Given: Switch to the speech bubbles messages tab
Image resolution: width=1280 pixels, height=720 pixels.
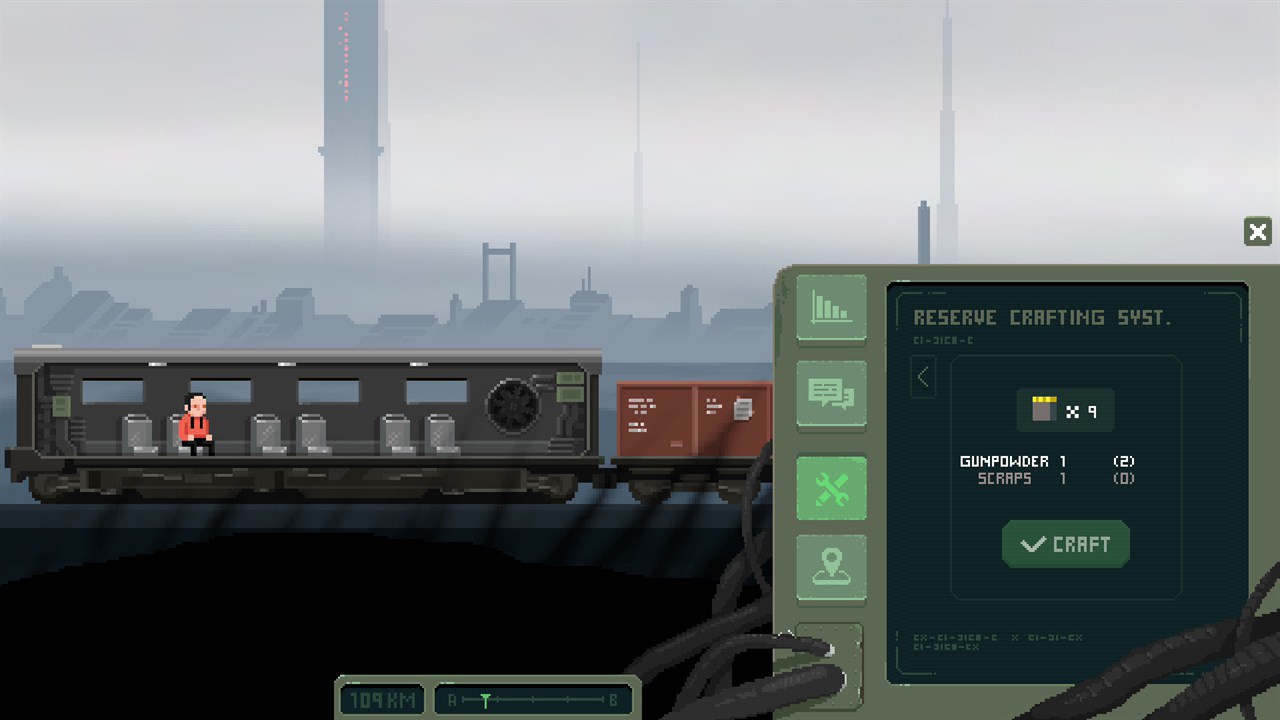Looking at the screenshot, I should pos(831,394).
